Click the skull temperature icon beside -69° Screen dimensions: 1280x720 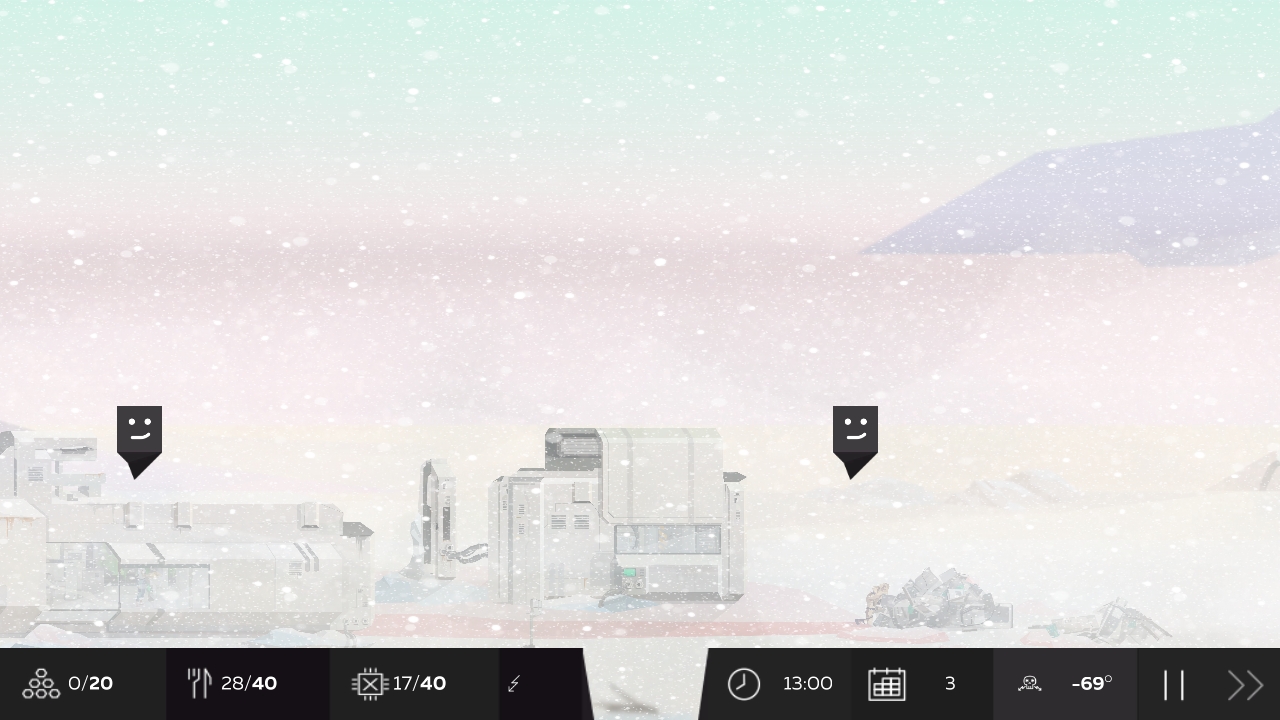(1029, 683)
